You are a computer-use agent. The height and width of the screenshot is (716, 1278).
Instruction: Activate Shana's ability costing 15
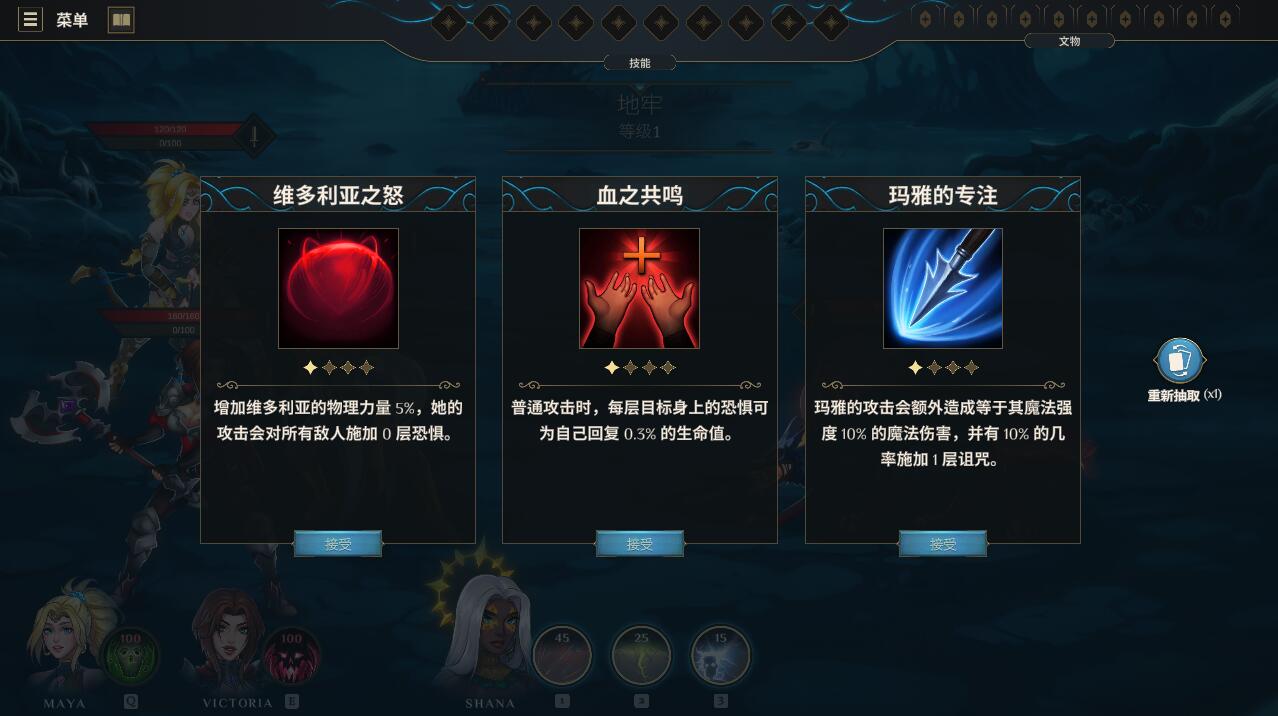tap(720, 656)
